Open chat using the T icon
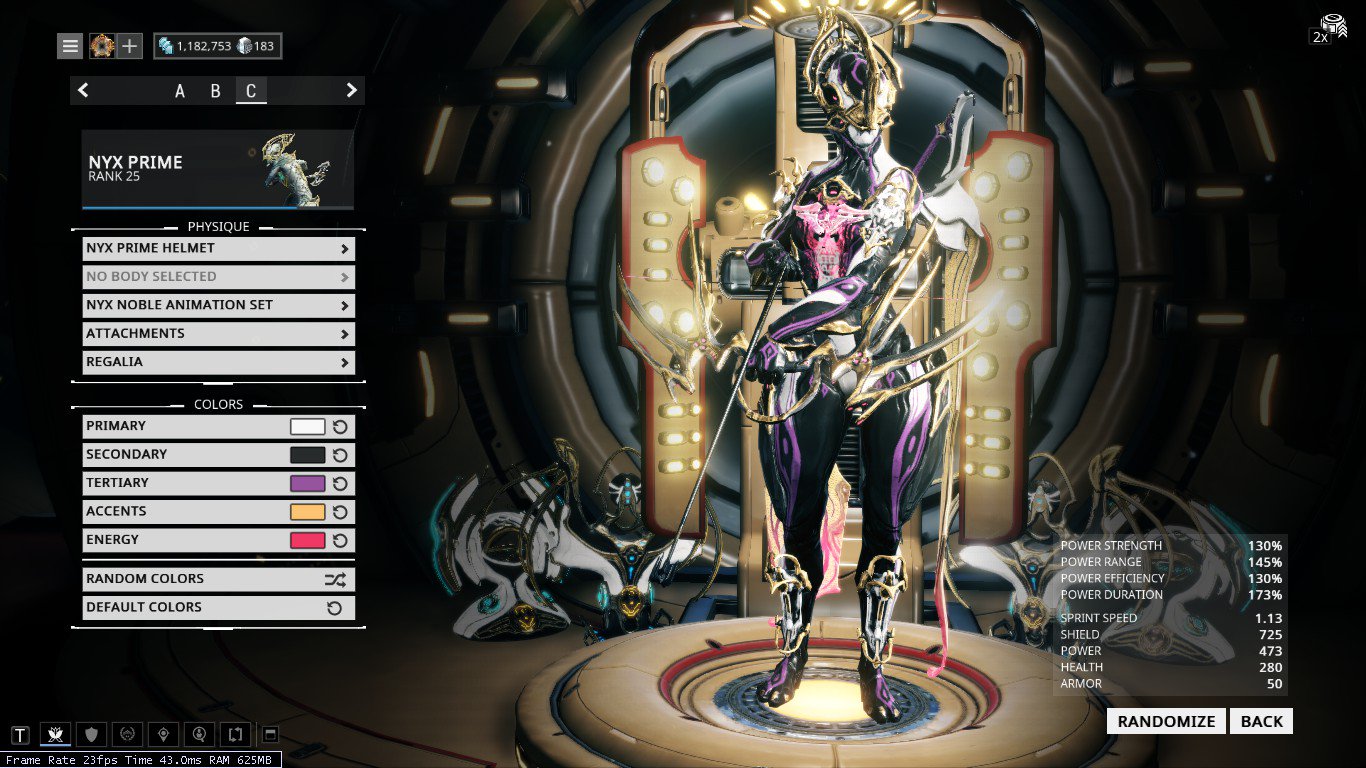The width and height of the screenshot is (1366, 768). tap(22, 733)
